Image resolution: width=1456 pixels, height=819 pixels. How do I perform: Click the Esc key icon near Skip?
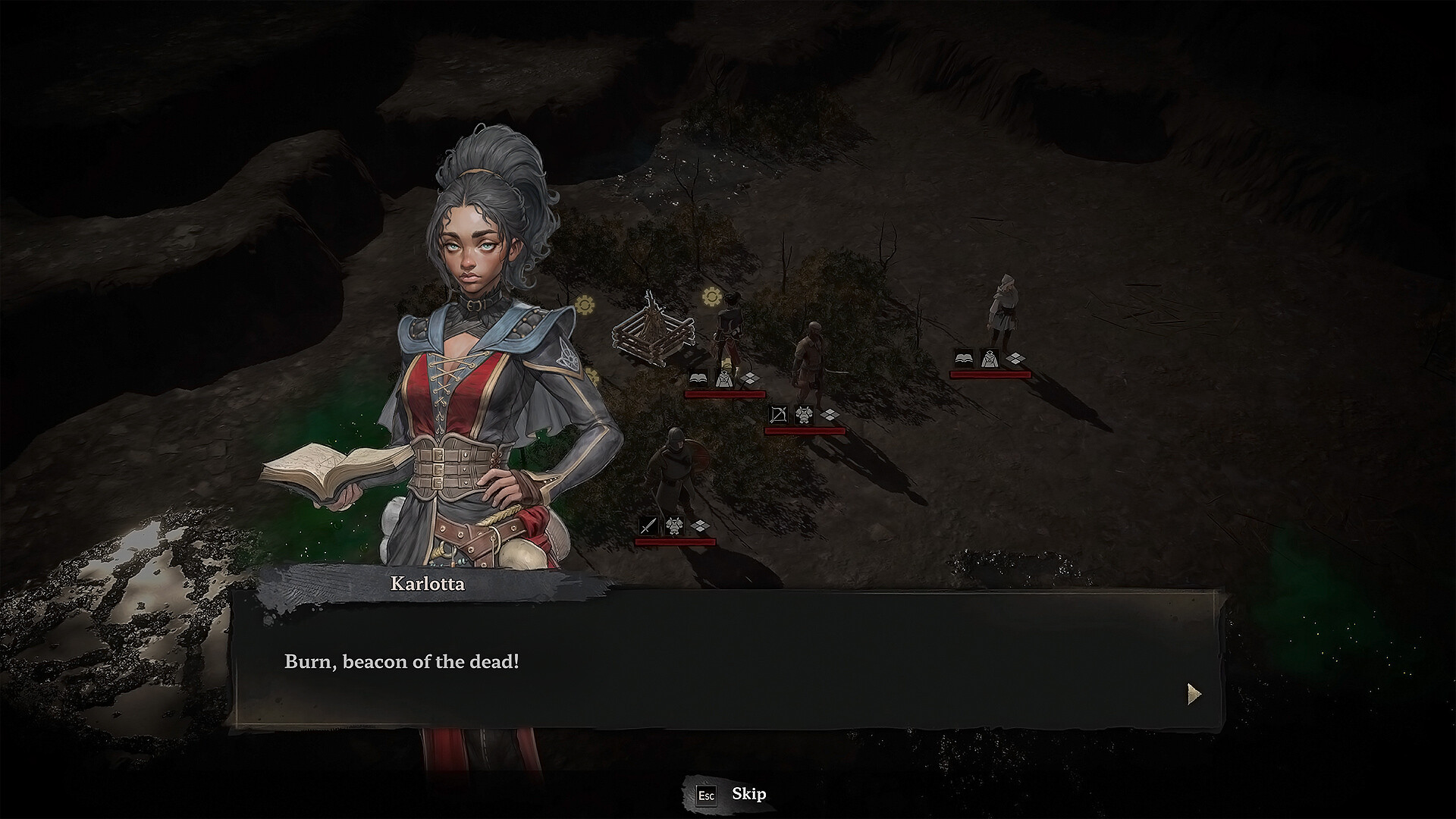707,795
